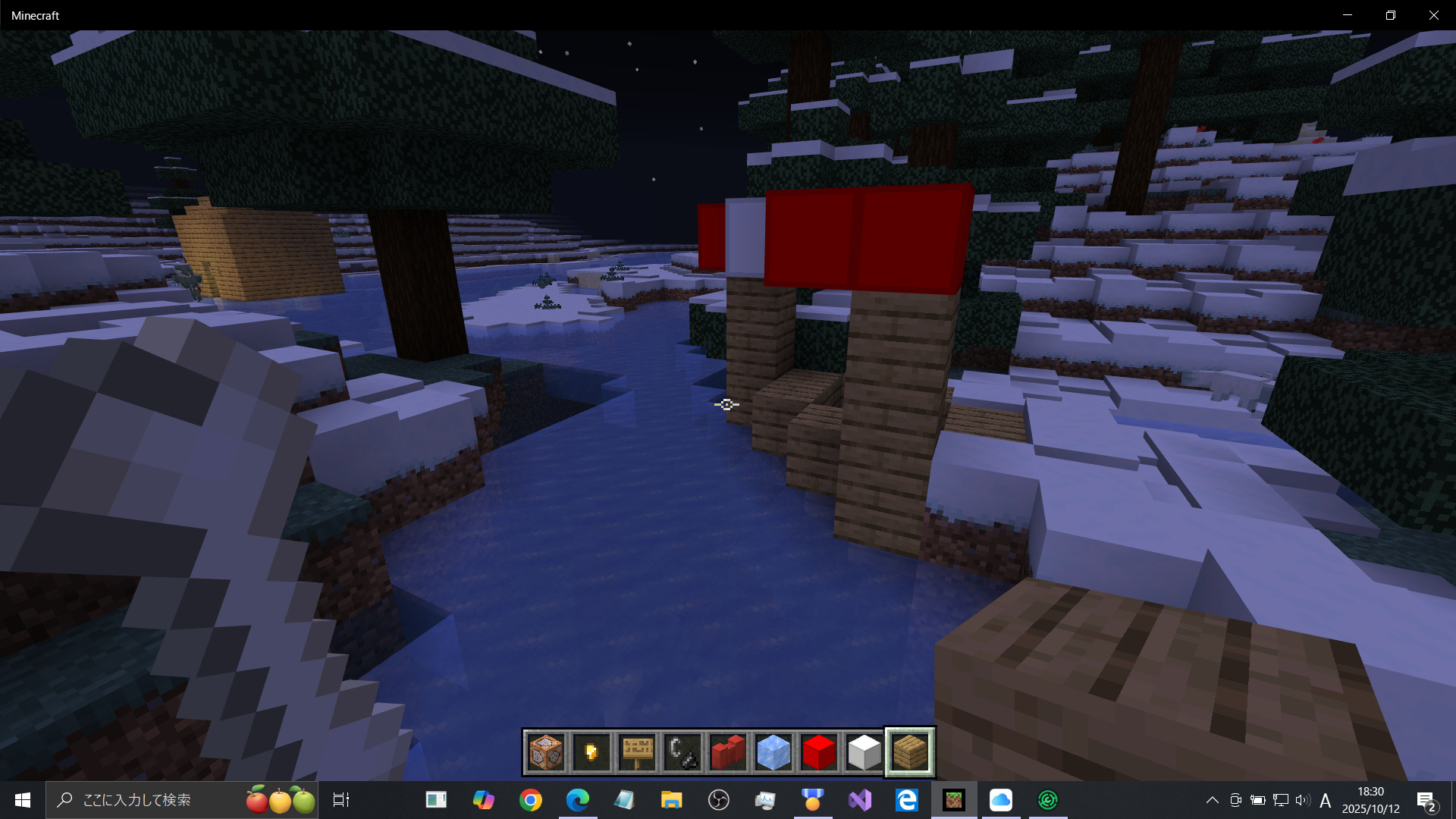Select the command block hotbar slot

coord(546,752)
